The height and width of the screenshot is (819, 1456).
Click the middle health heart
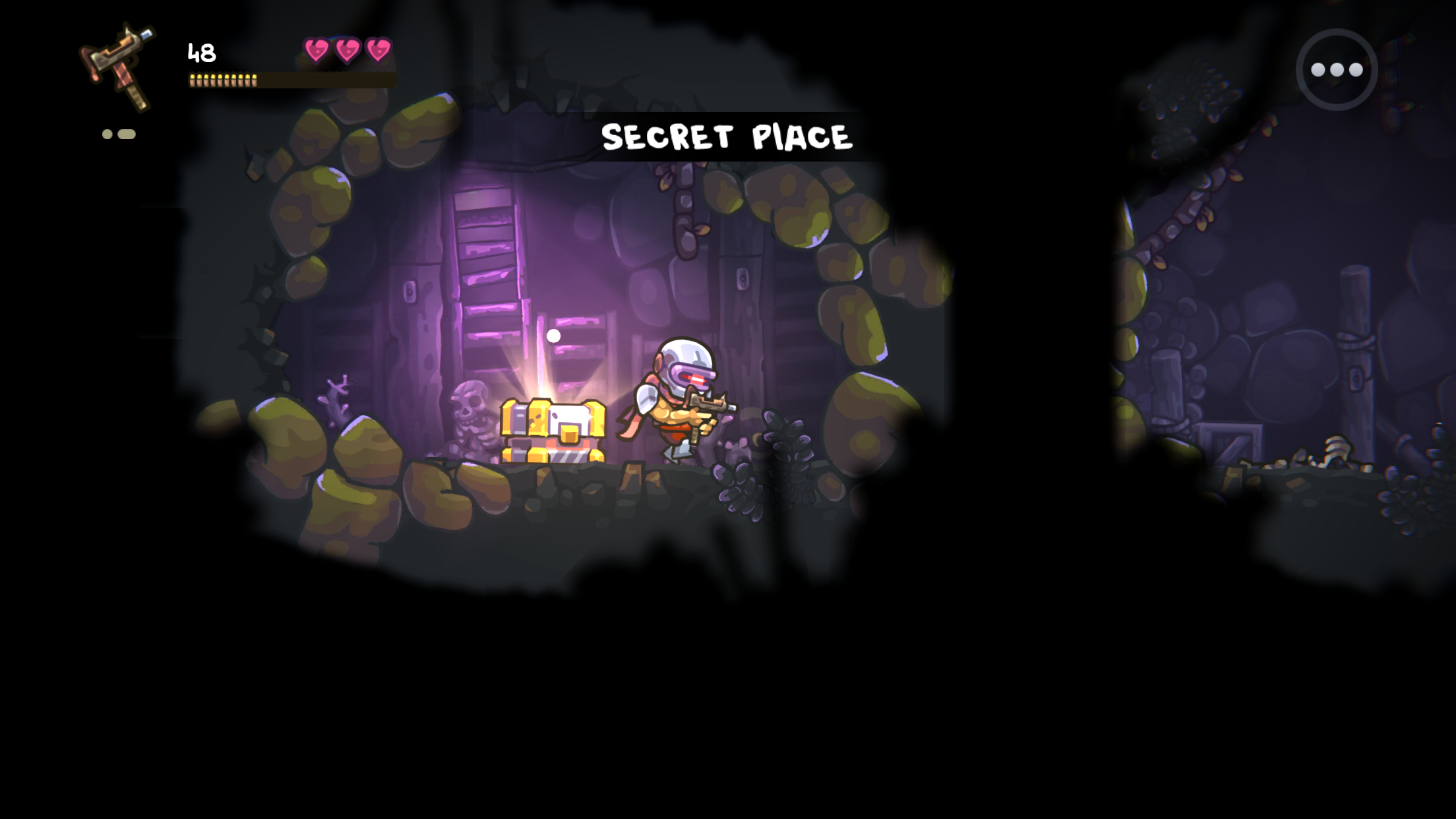coord(346,49)
